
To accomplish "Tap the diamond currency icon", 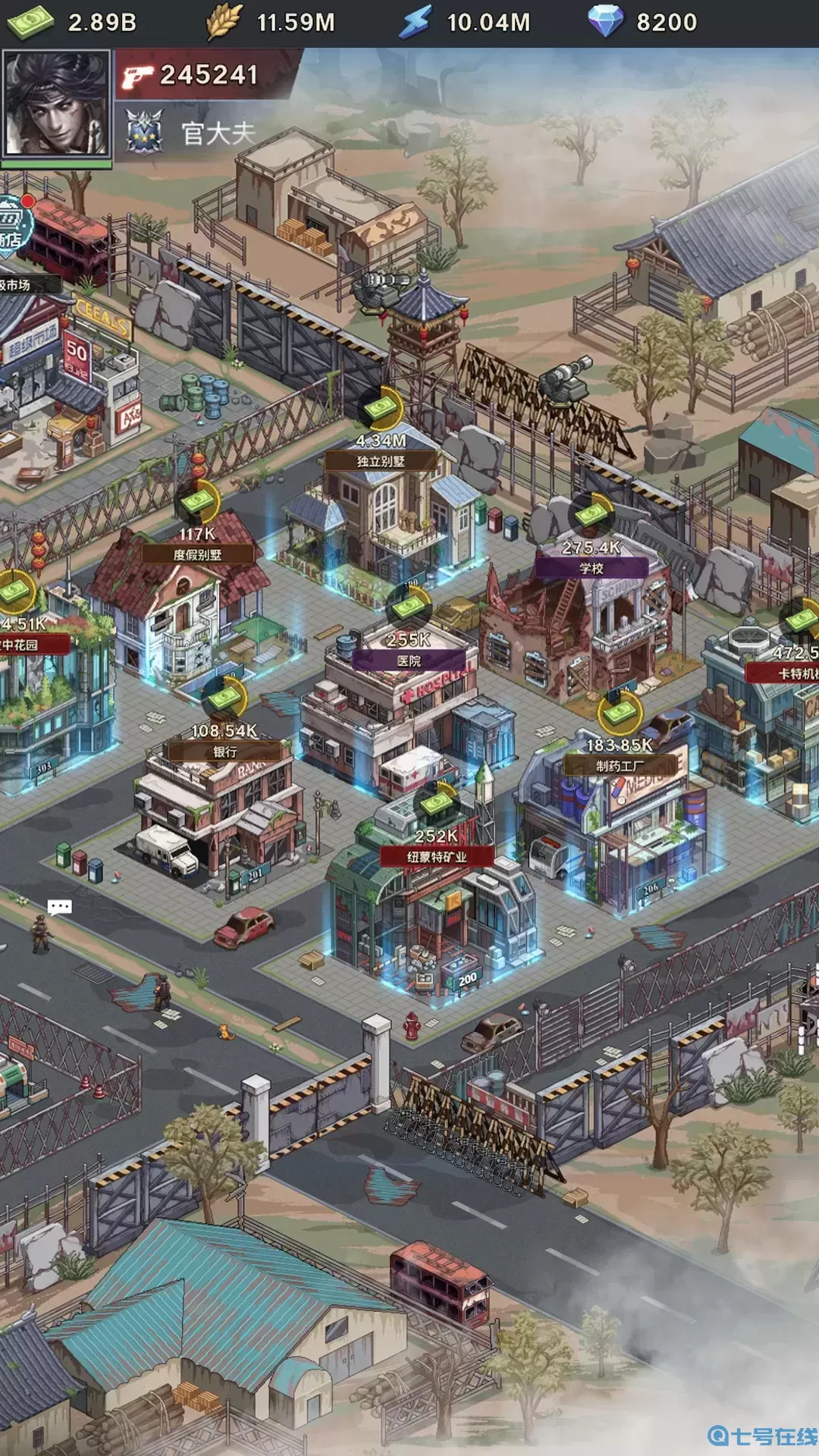I will pyautogui.click(x=605, y=22).
